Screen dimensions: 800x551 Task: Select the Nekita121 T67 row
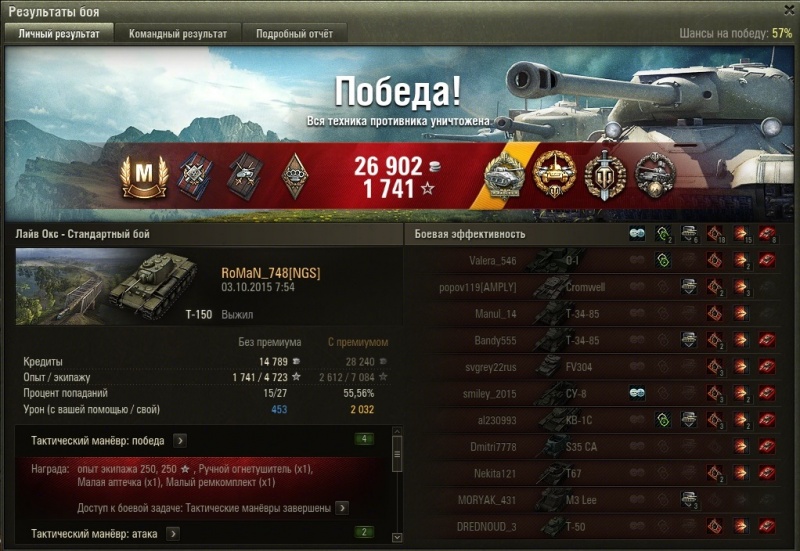(600, 472)
